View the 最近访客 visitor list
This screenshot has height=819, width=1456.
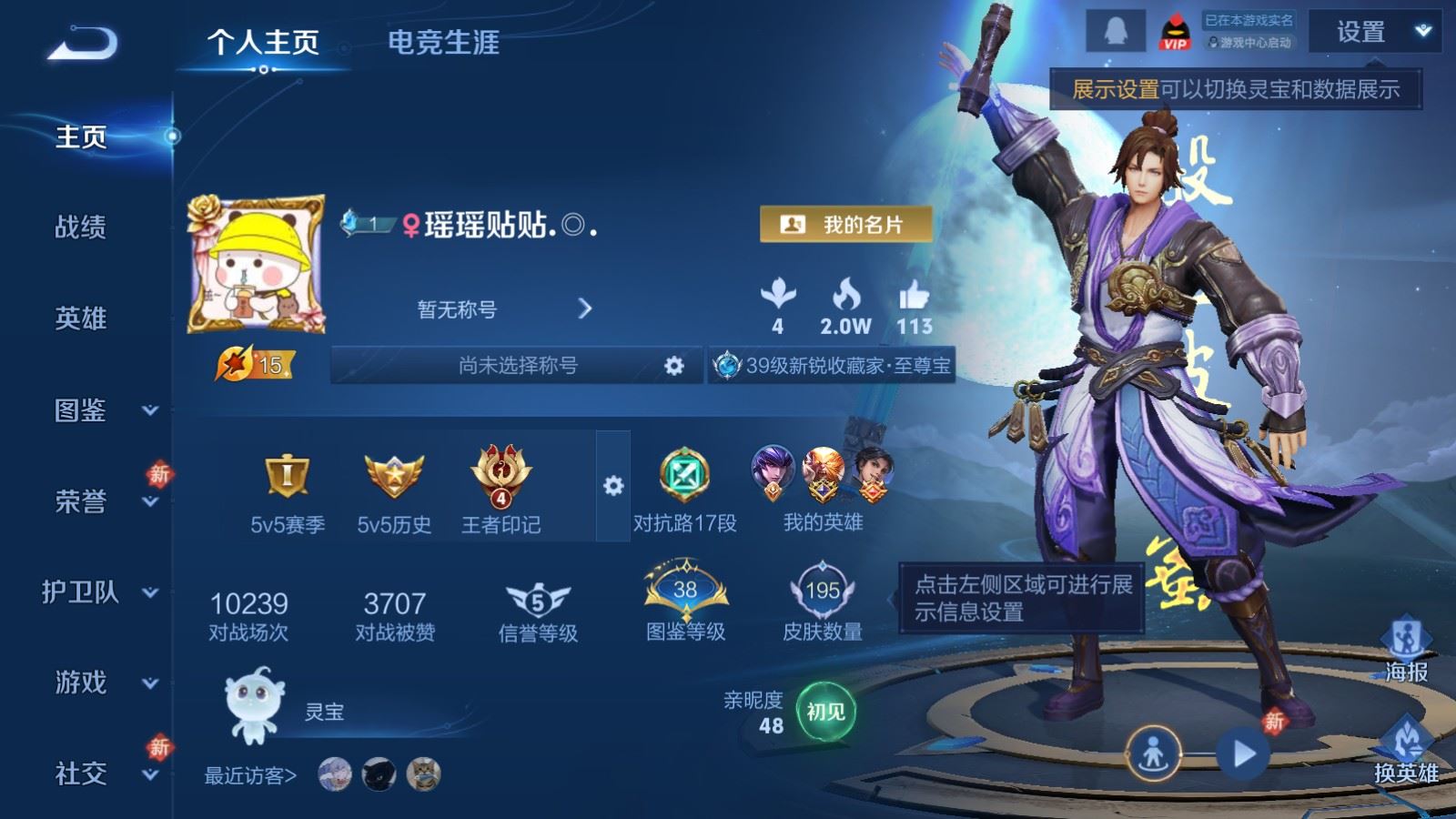click(250, 775)
